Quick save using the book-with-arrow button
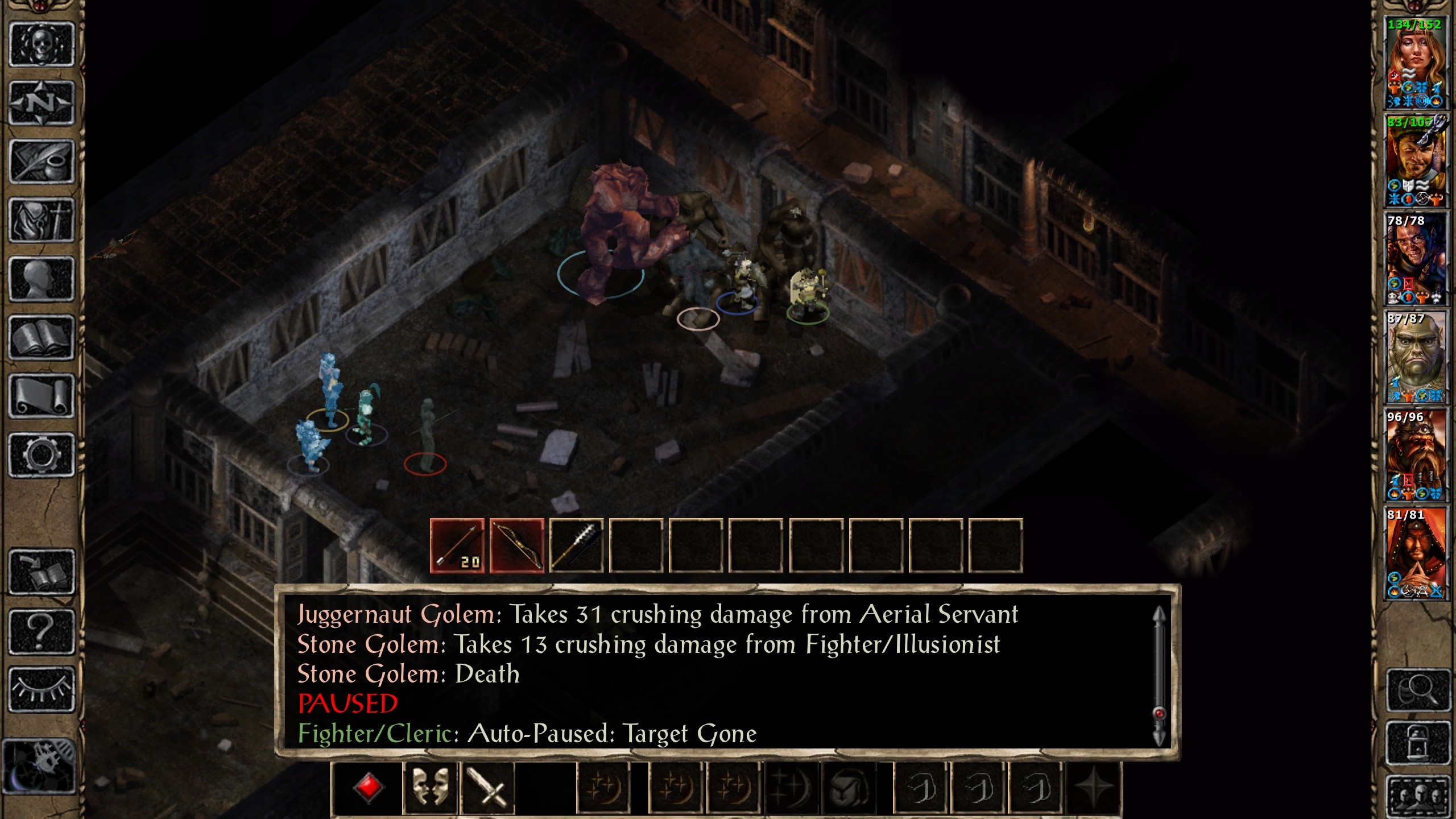Viewport: 1456px width, 819px height. (42, 572)
